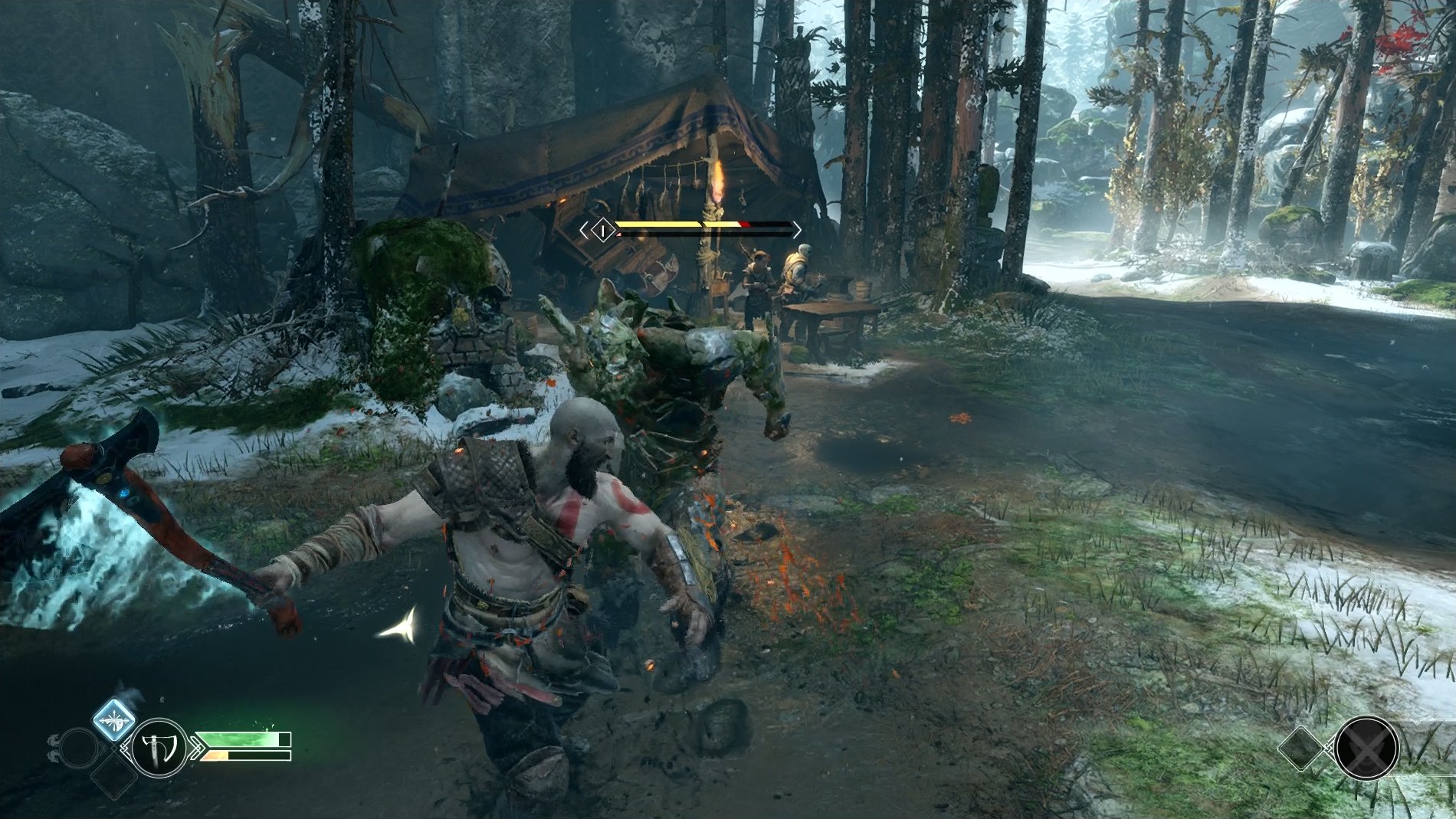Image resolution: width=1456 pixels, height=819 pixels.
Task: Click the orange Spartan Rage meter
Action: point(215,755)
